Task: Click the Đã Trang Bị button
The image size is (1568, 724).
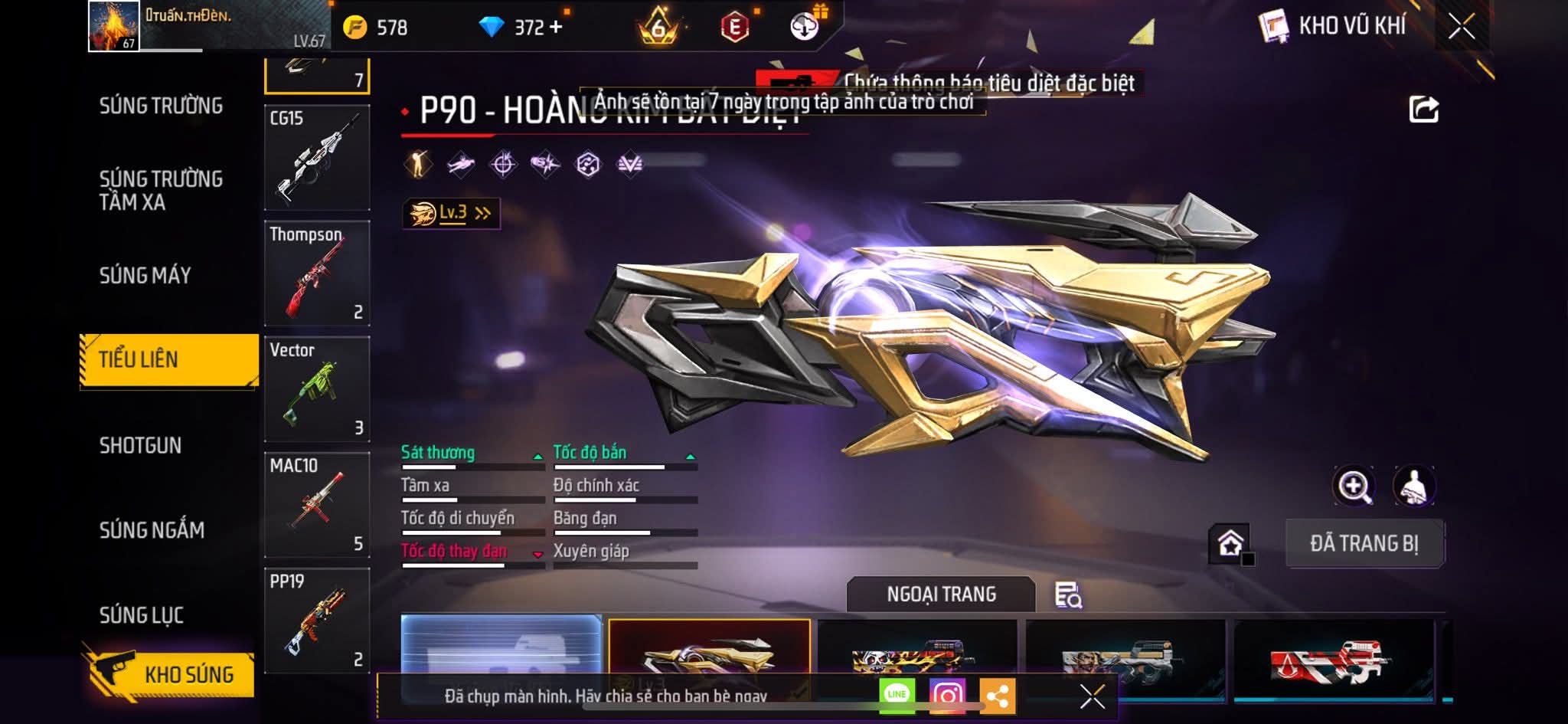Action: coord(1364,543)
